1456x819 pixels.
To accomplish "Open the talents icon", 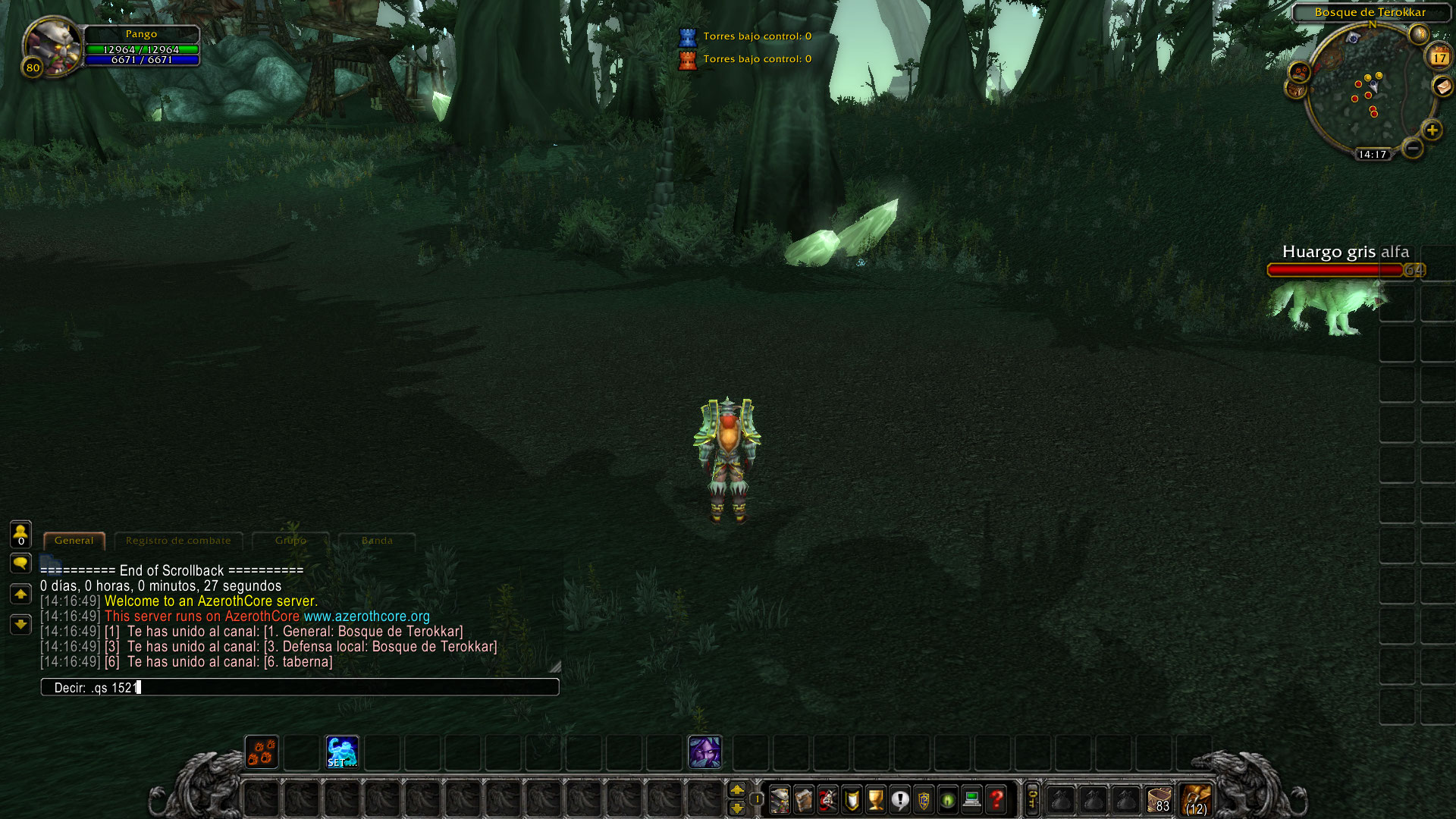I will [827, 800].
